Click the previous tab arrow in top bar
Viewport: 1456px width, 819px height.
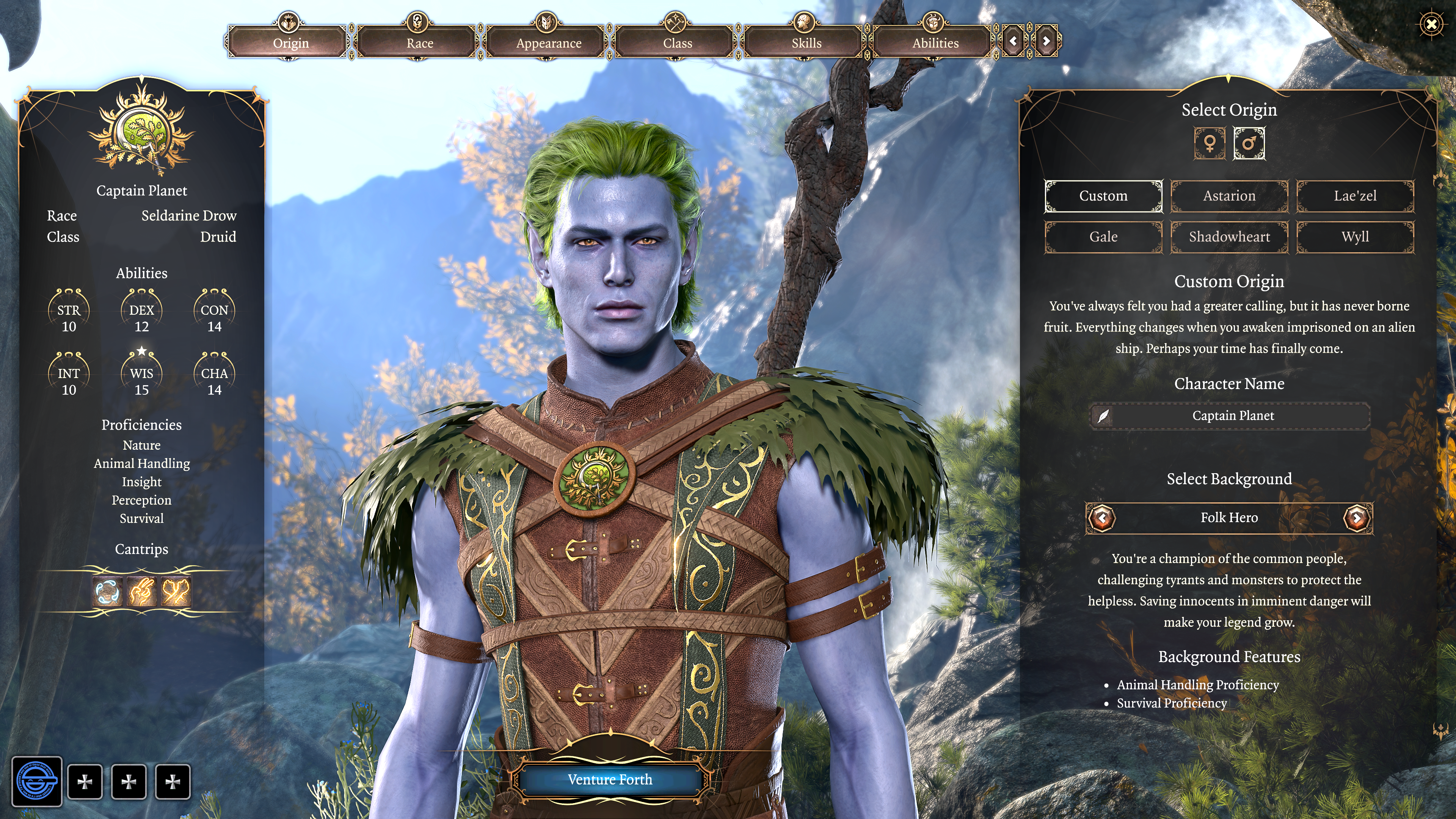tap(1013, 41)
